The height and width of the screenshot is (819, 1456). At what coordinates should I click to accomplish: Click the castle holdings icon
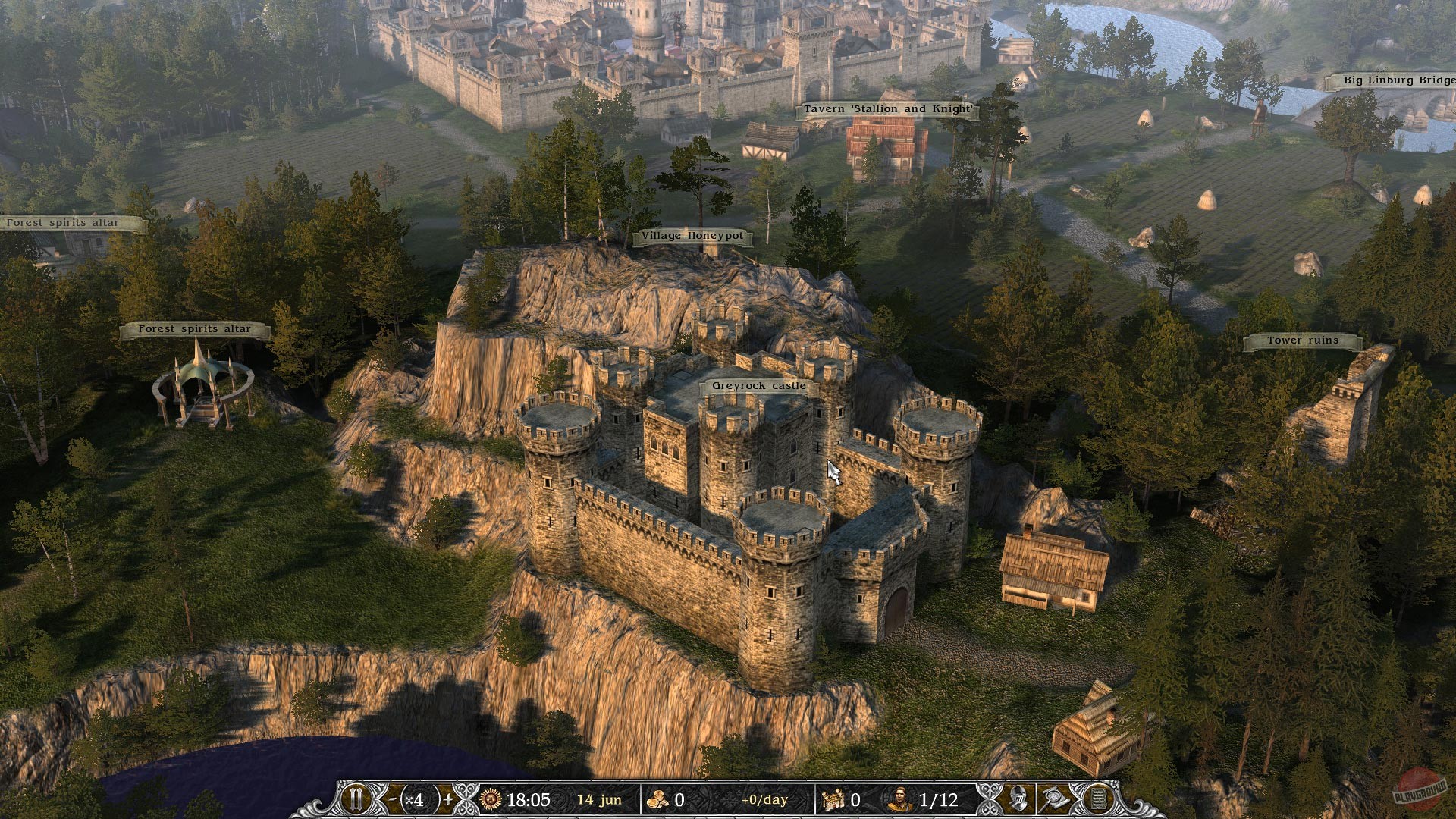coord(832,799)
